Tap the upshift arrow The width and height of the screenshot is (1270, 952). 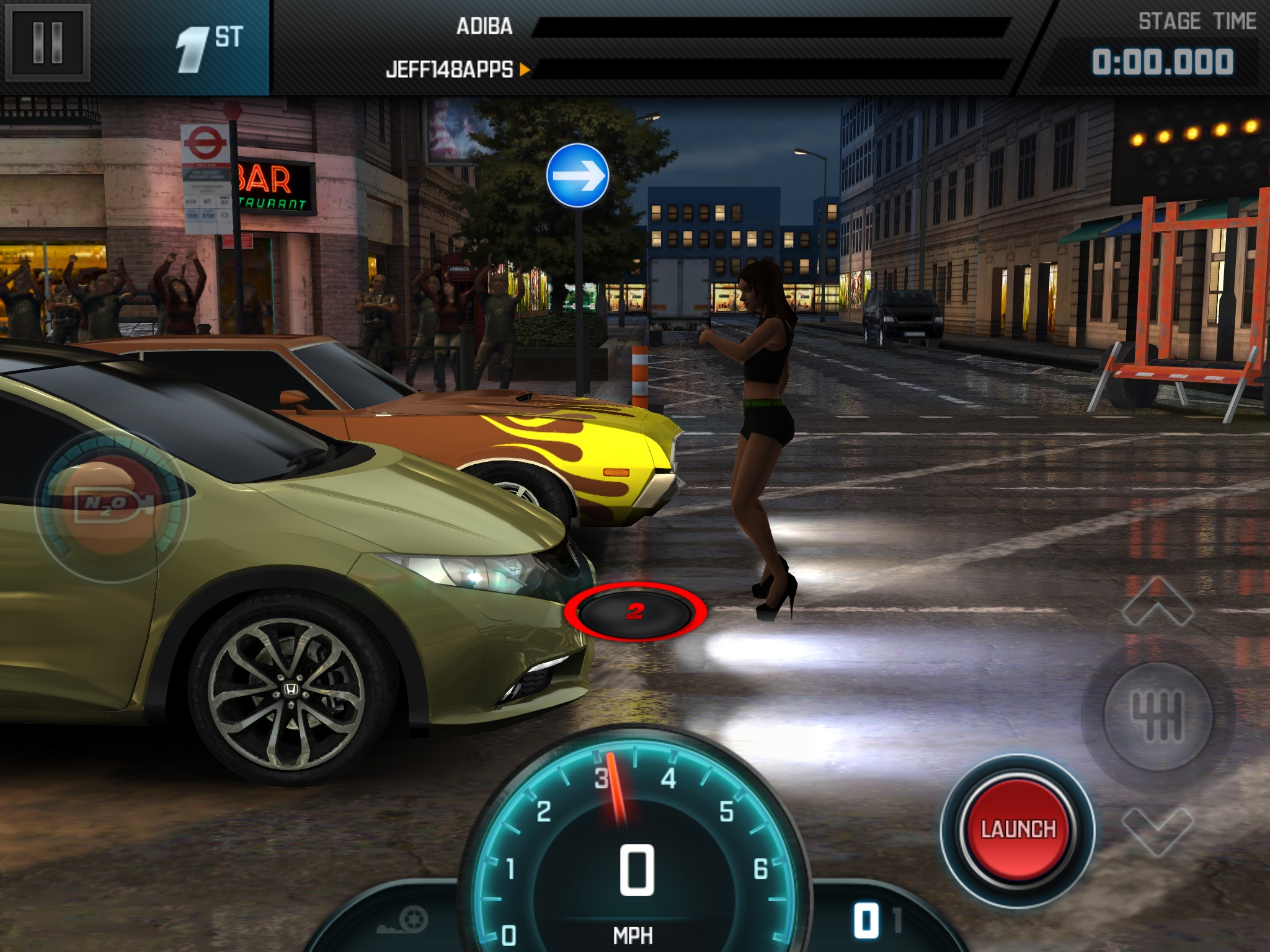(x=1157, y=601)
